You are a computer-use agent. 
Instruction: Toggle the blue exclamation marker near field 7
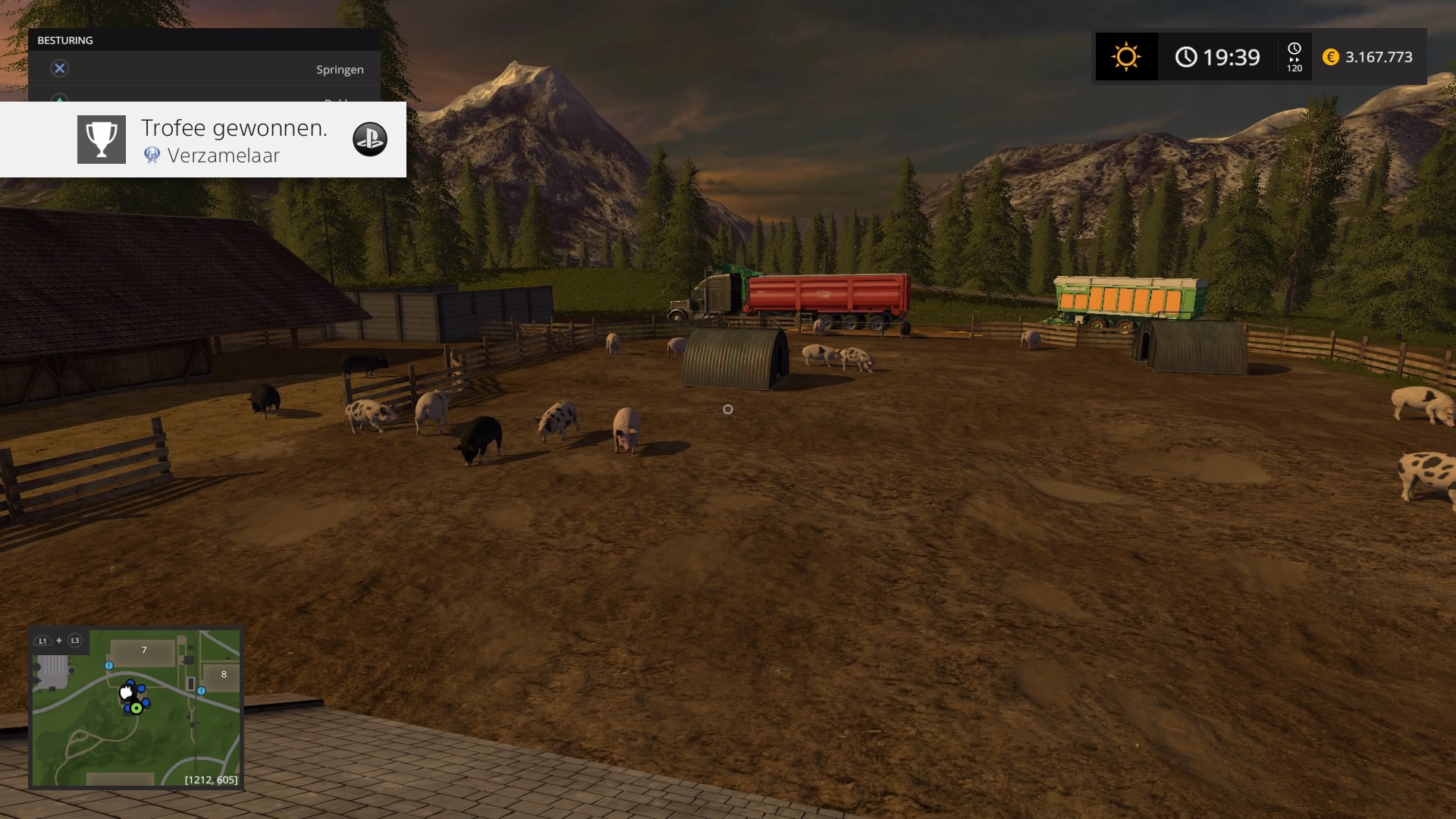point(108,666)
